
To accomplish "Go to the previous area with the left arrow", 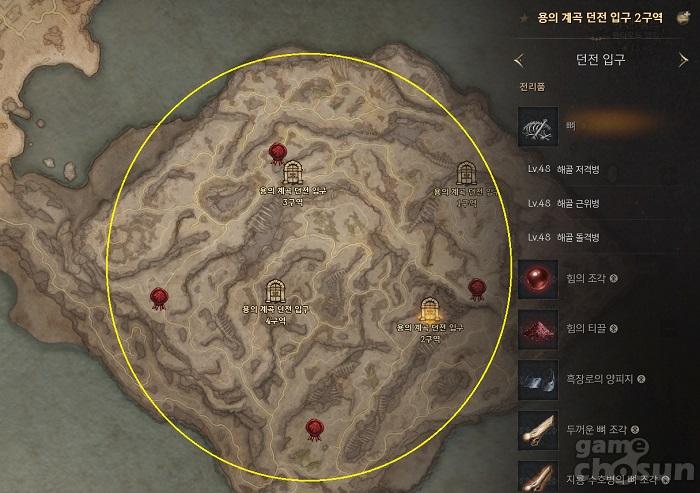I will [x=518, y=60].
